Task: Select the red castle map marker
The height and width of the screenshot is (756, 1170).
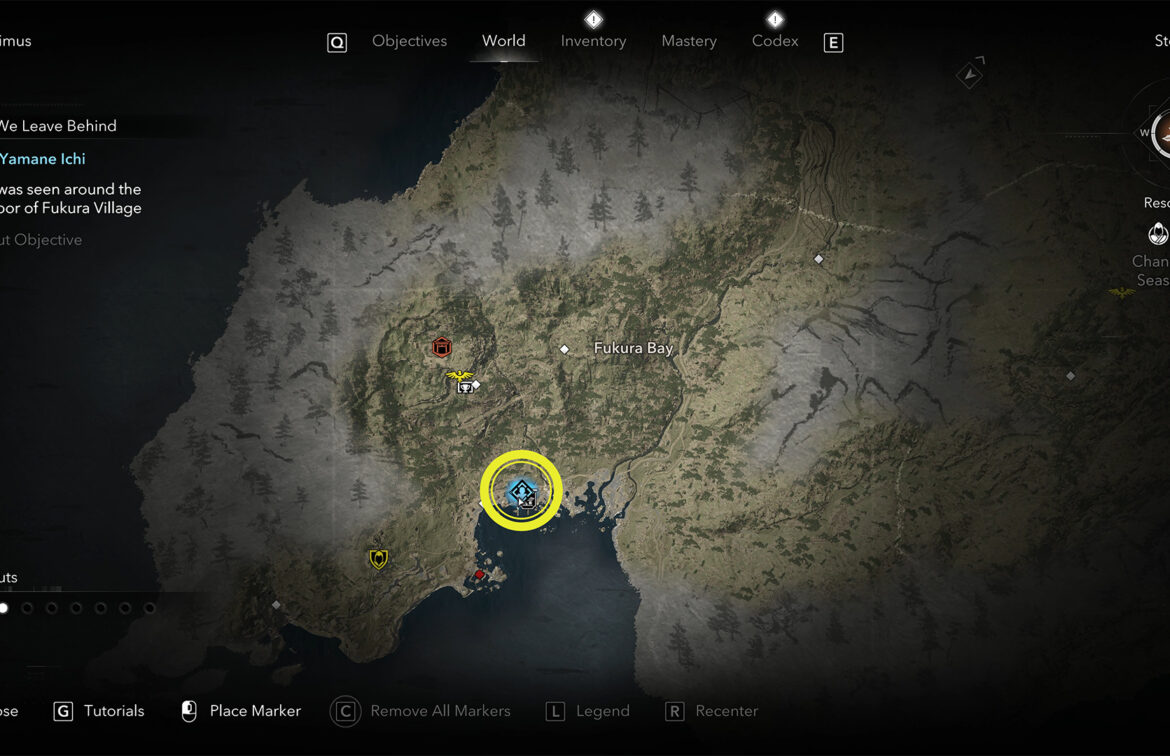Action: click(x=442, y=347)
